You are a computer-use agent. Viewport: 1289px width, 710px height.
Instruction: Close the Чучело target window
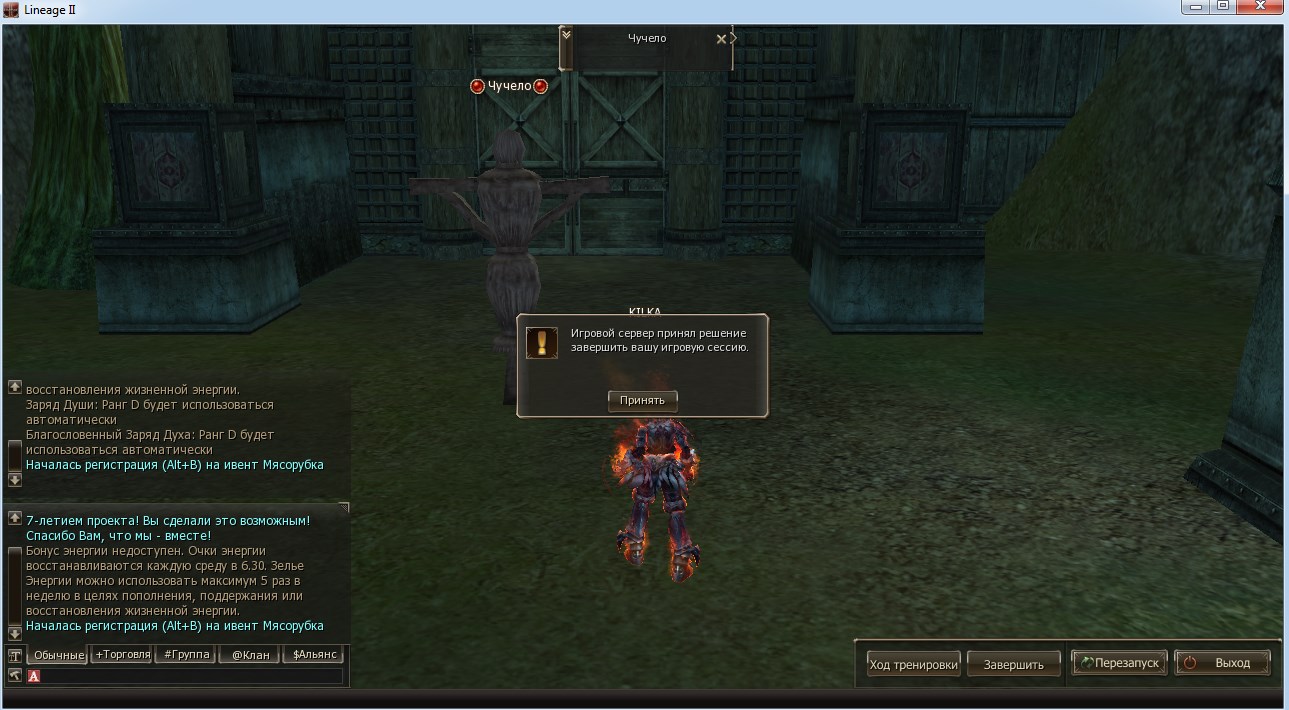[721, 39]
